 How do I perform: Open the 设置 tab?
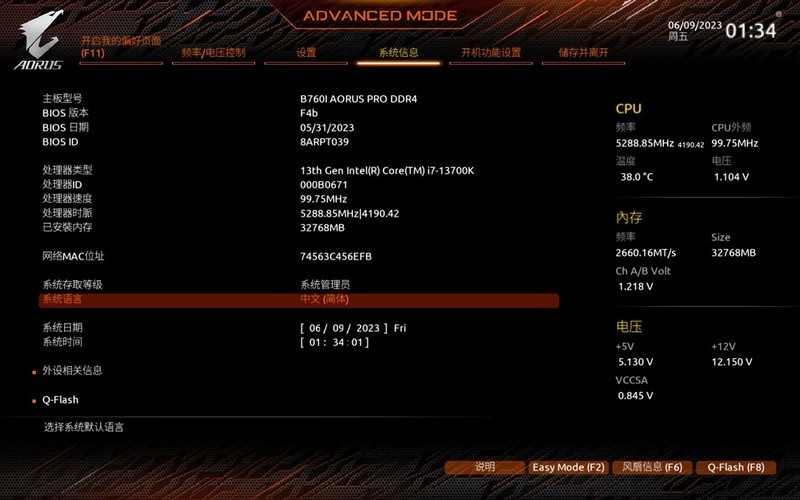pyautogui.click(x=306, y=53)
